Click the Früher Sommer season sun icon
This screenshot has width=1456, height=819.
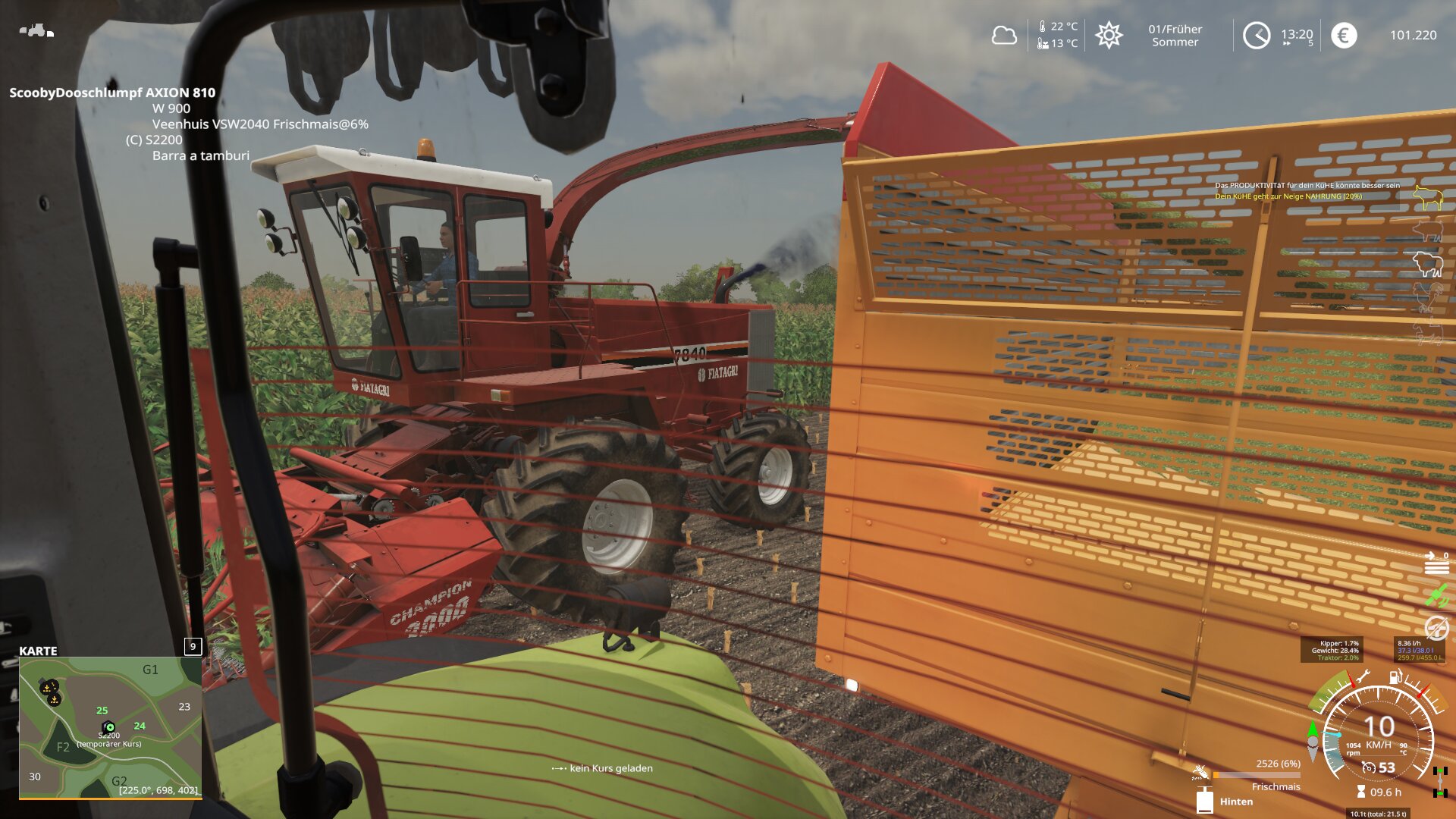pos(1109,36)
